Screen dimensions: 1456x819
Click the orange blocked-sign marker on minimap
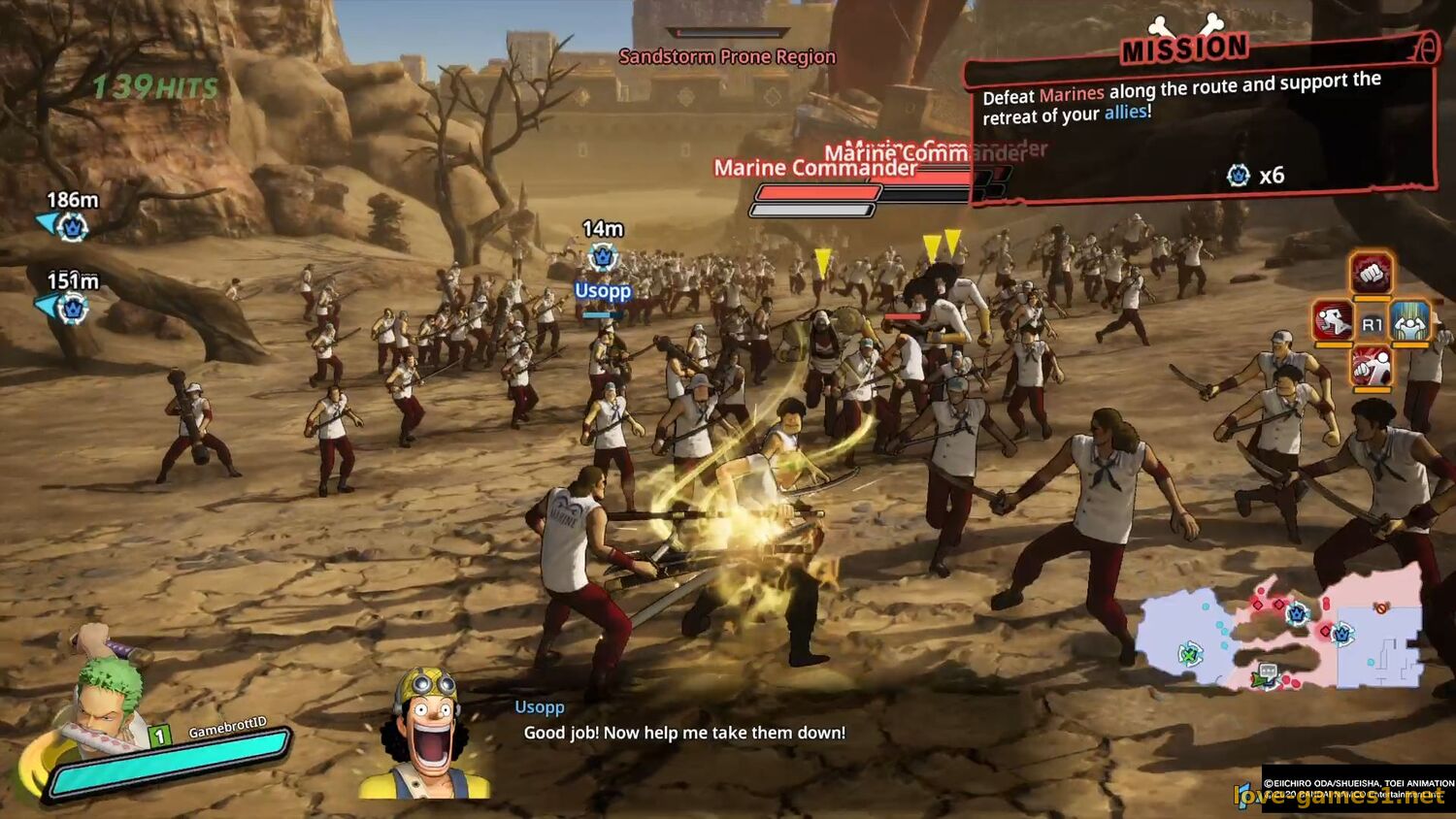coord(1381,608)
